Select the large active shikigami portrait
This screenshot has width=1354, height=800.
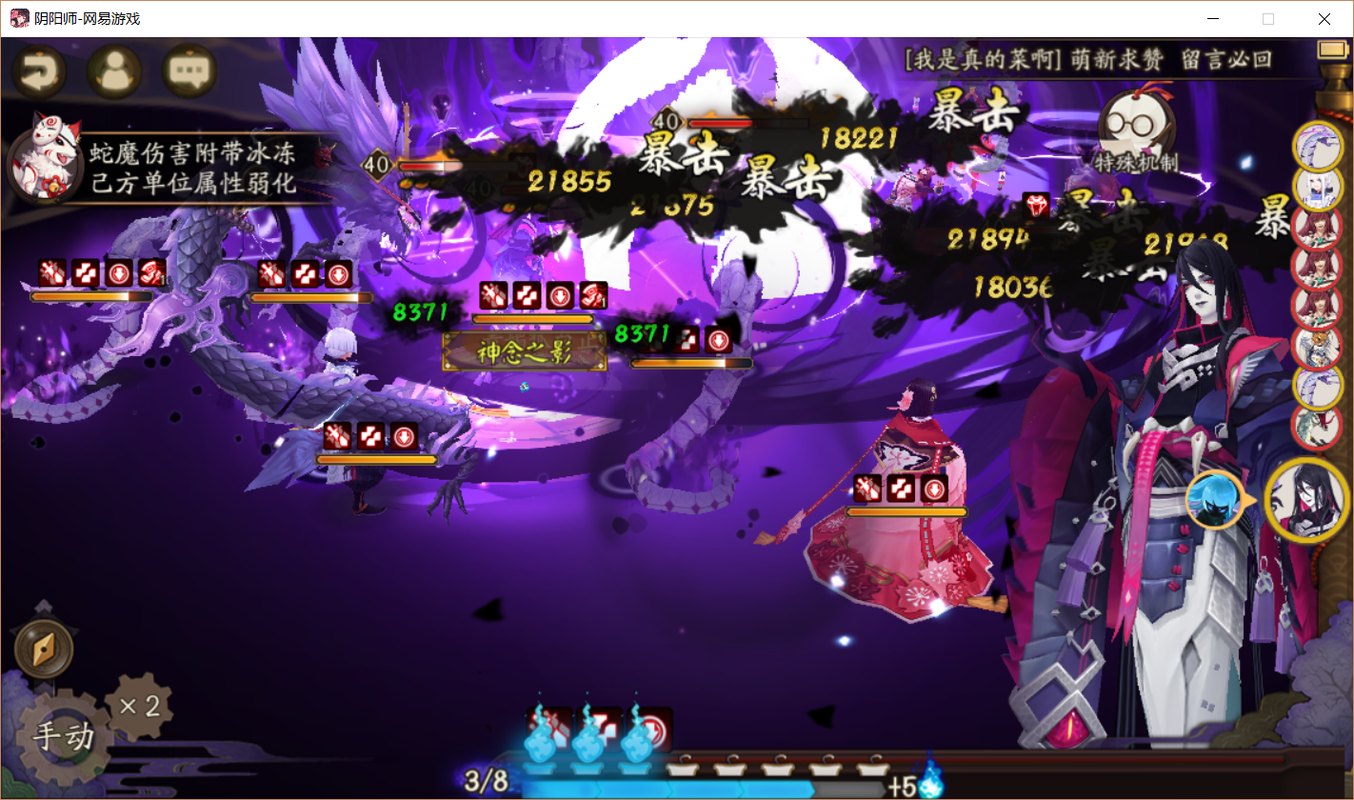pos(1305,500)
